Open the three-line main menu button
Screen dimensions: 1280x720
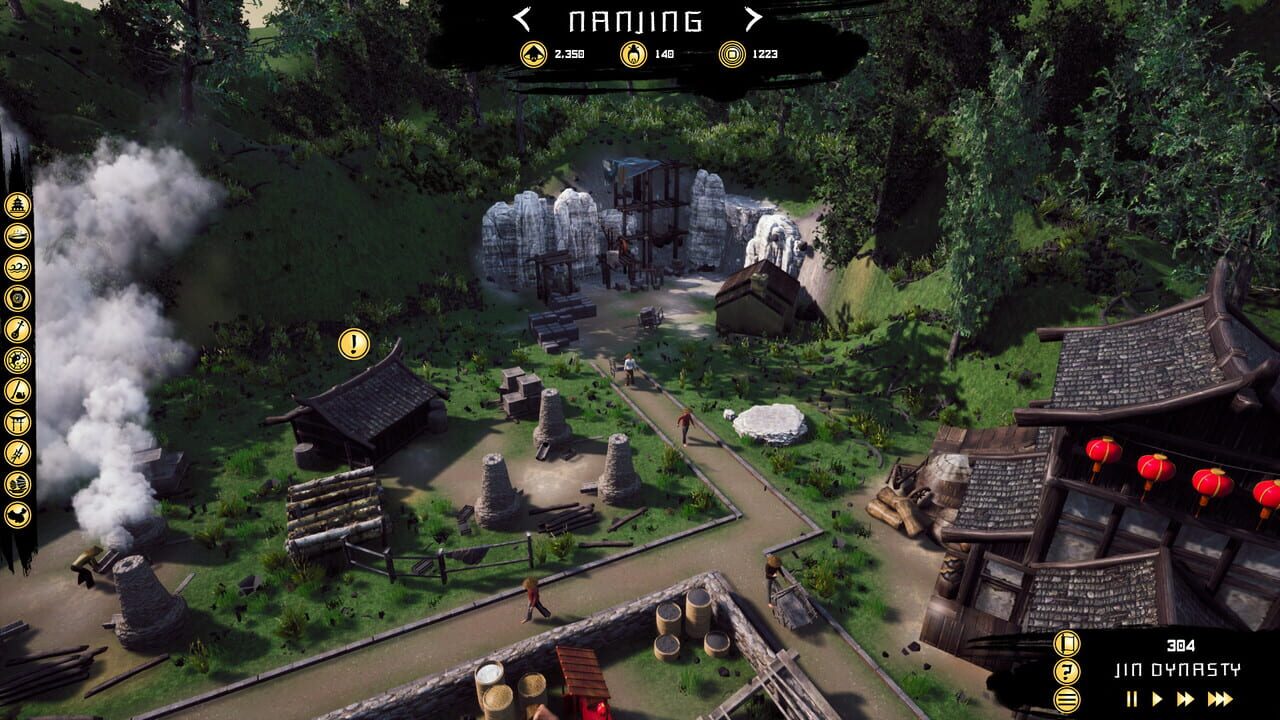pyautogui.click(x=1067, y=699)
